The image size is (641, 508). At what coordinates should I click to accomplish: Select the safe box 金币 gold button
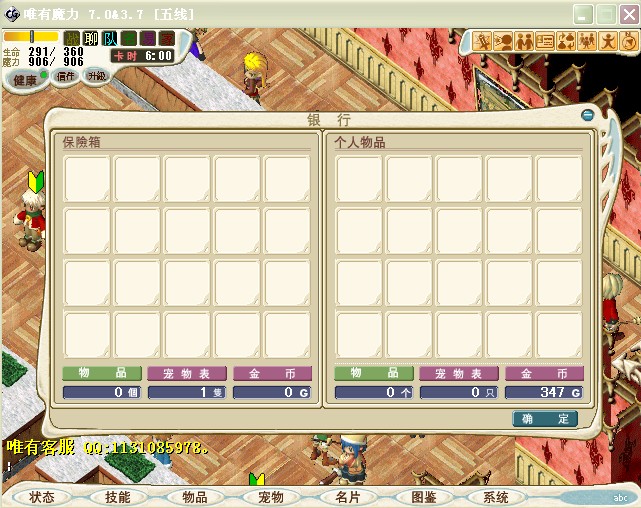pyautogui.click(x=272, y=373)
